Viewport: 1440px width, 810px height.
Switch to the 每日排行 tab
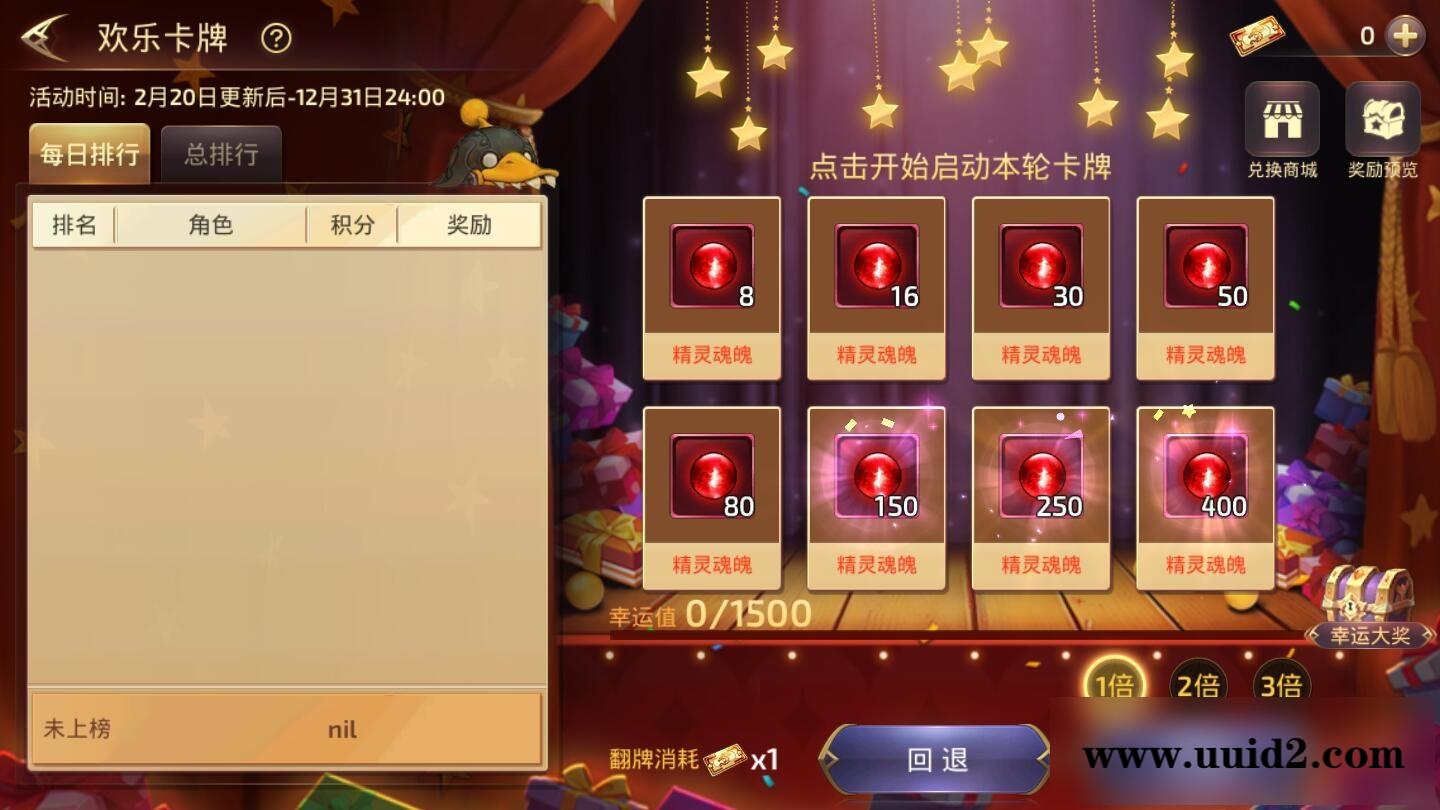[88, 153]
